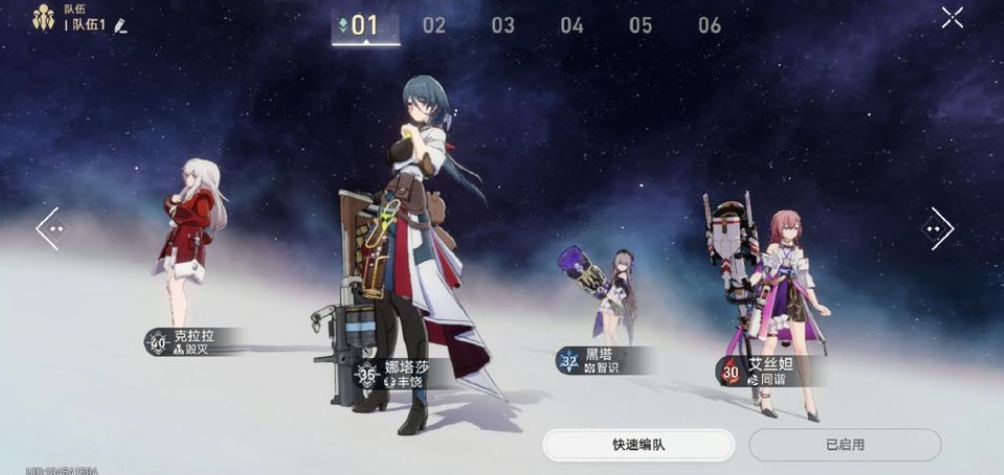Switch to team tab 05
This screenshot has width=1004, height=475.
coord(641,26)
